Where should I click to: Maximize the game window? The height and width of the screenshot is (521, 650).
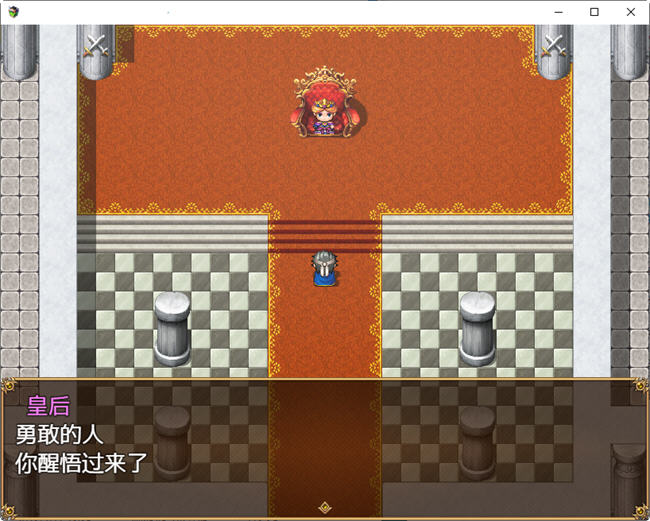pyautogui.click(x=594, y=12)
